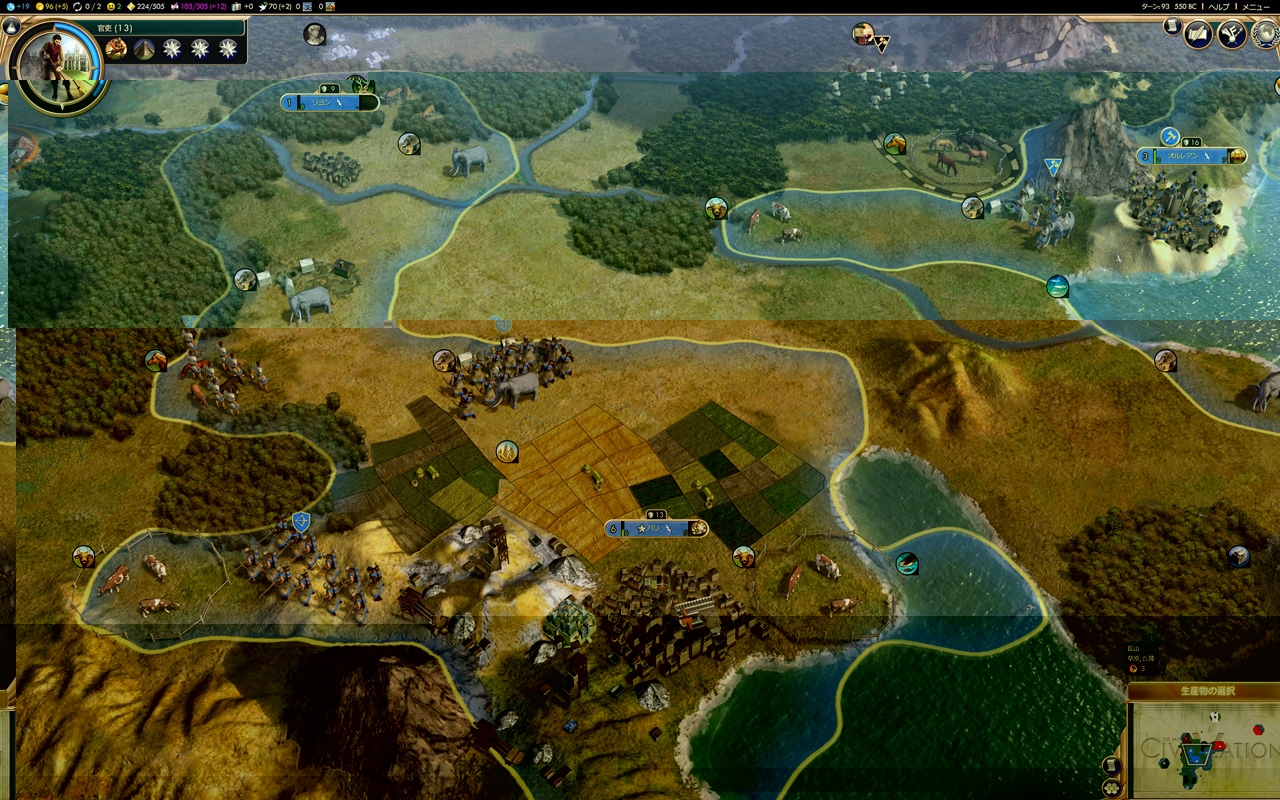This screenshot has height=800, width=1280.
Task: Click the flag icon beside the diplomacy globe
Action: (x=1232, y=35)
